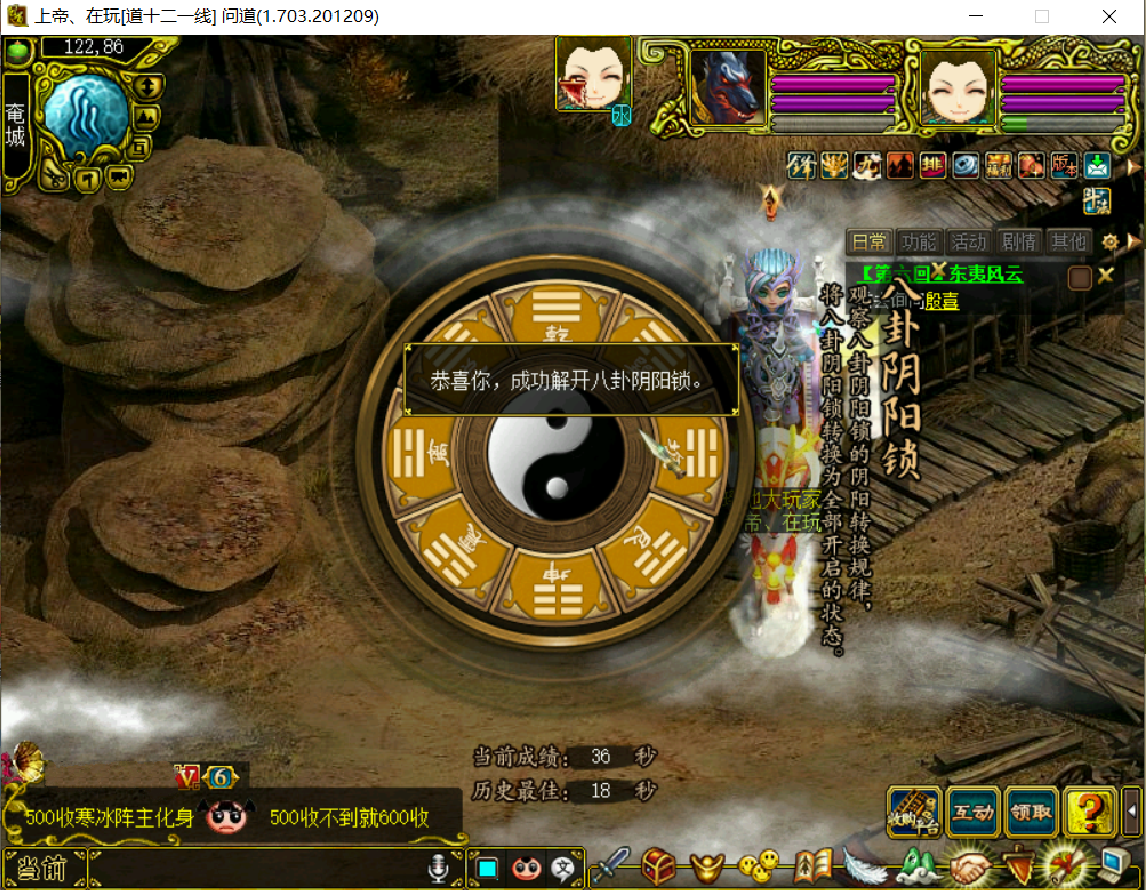Open the mail download icon
This screenshot has width=1146, height=890.
coord(1097,165)
